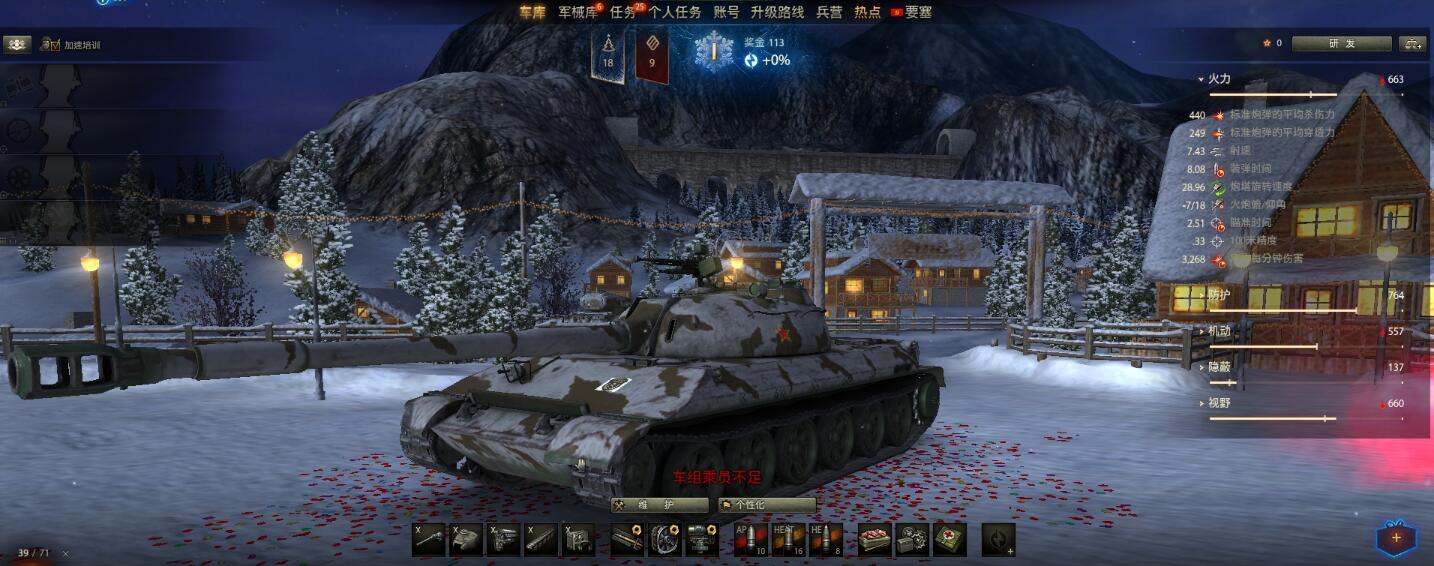Screen dimensions: 1434x566
Task: Show the 升级路线 tech tree
Action: tap(777, 12)
